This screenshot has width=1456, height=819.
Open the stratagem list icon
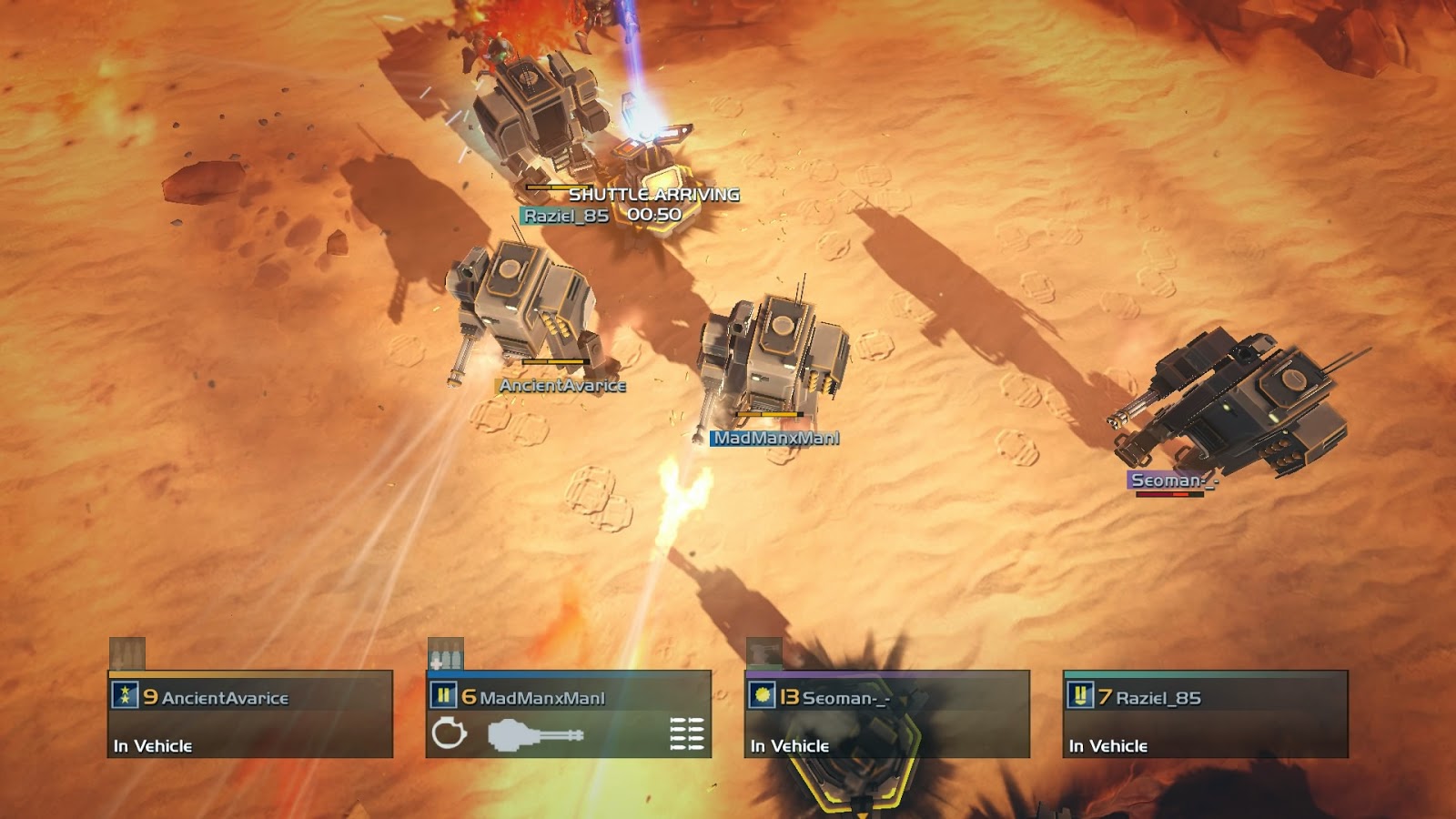[x=687, y=733]
